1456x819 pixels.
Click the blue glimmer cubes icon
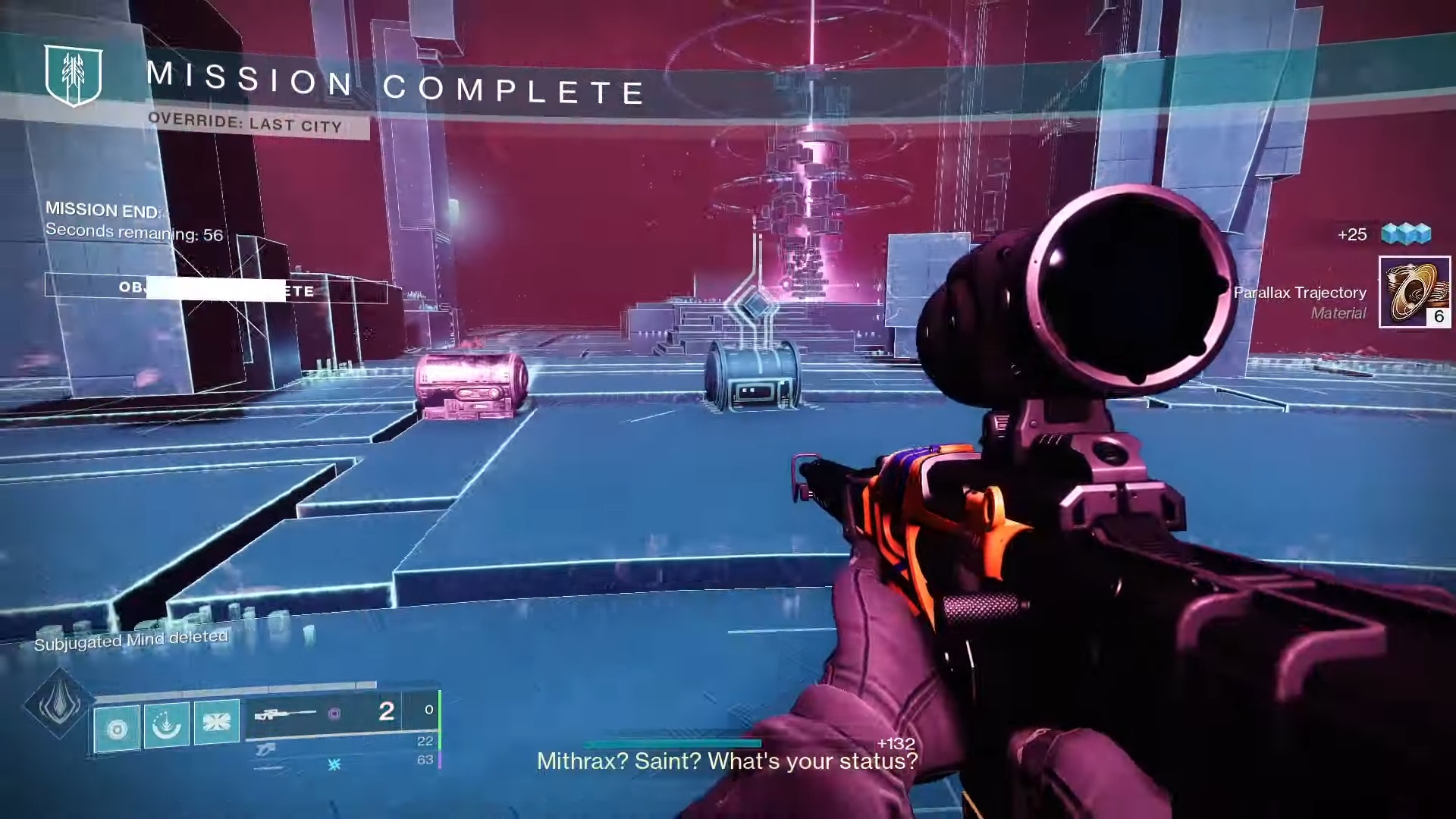click(1406, 234)
